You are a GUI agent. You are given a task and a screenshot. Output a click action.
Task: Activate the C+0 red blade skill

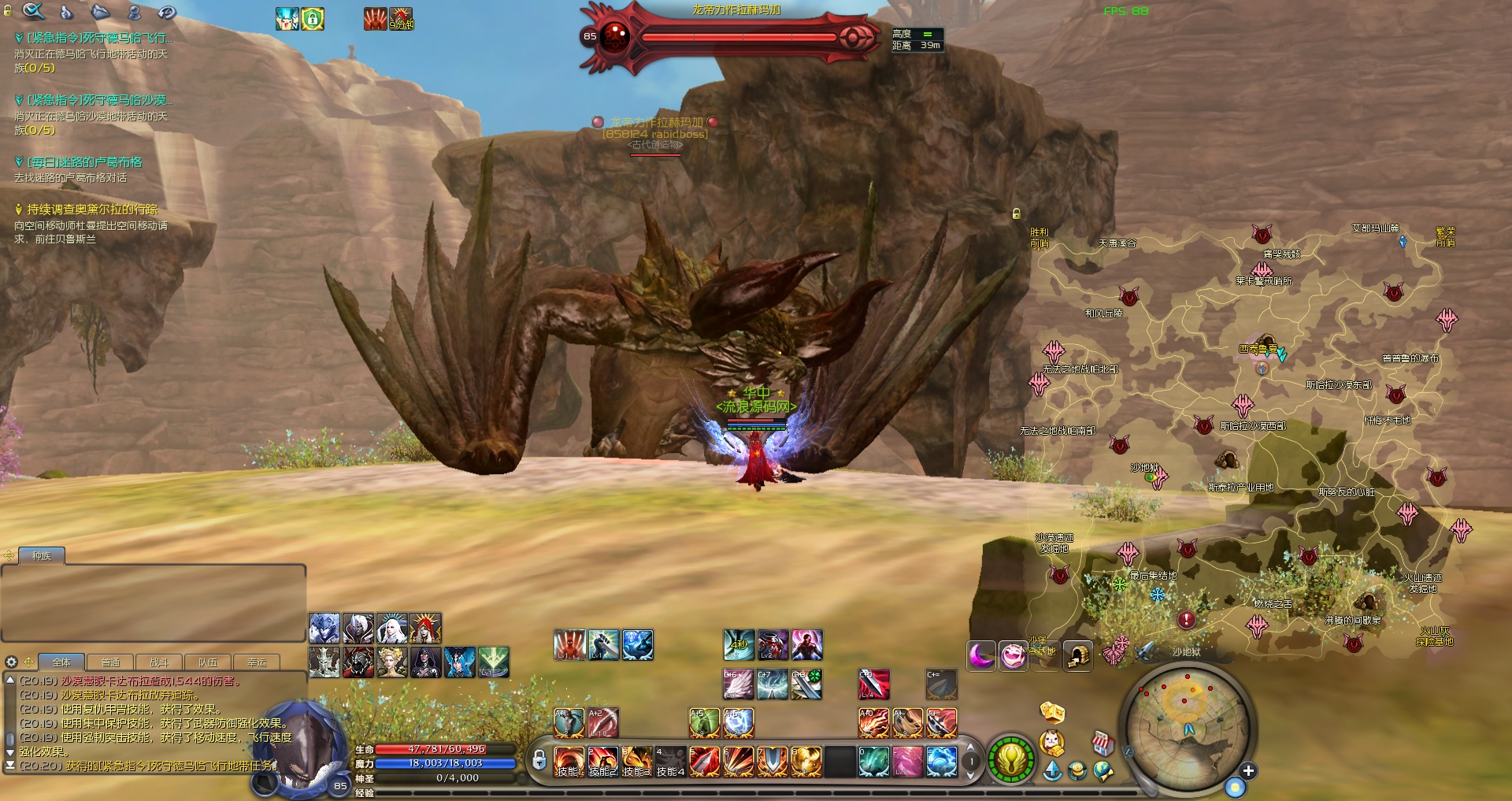873,684
